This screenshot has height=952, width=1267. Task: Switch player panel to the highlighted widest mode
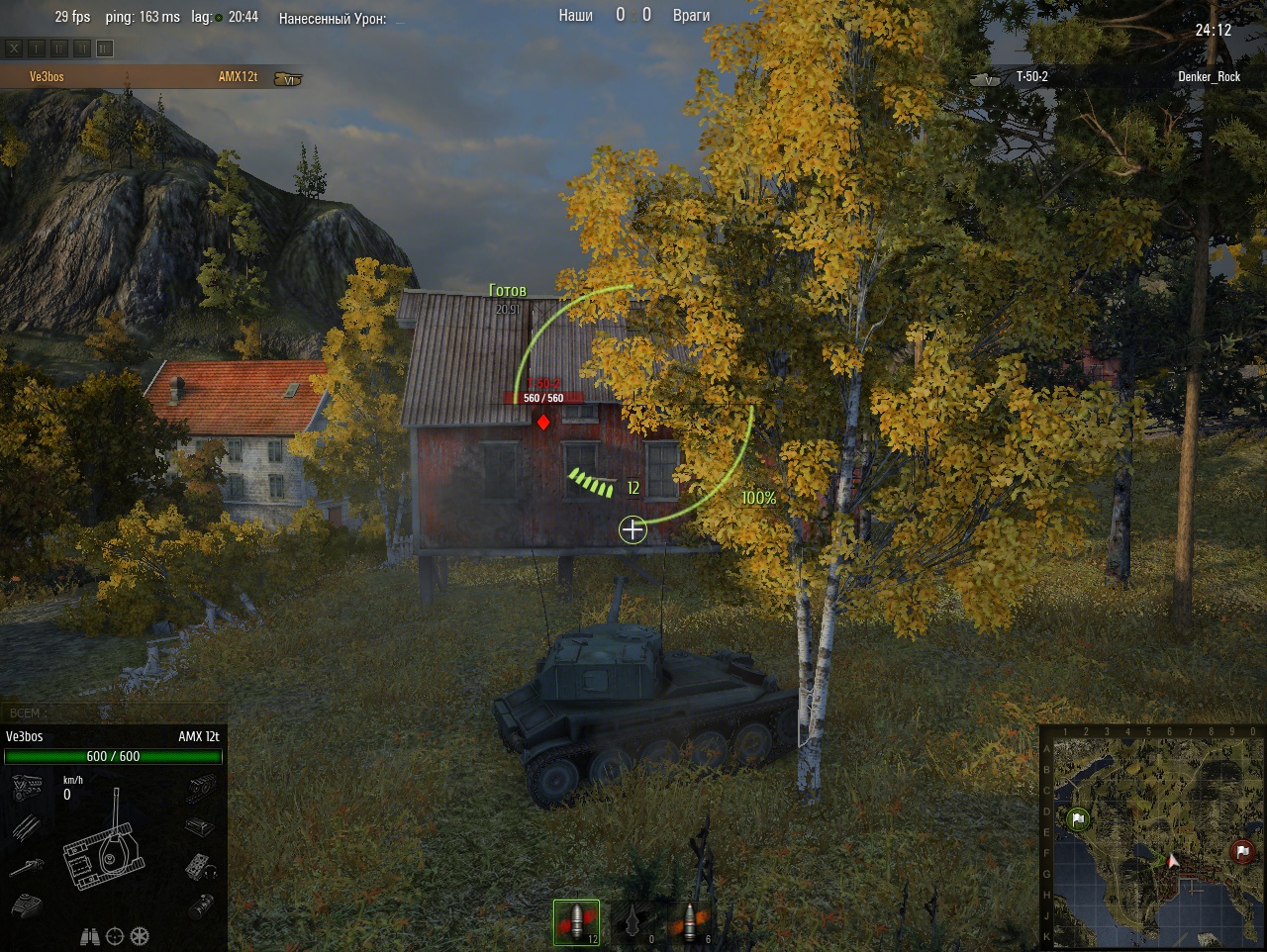[x=105, y=48]
